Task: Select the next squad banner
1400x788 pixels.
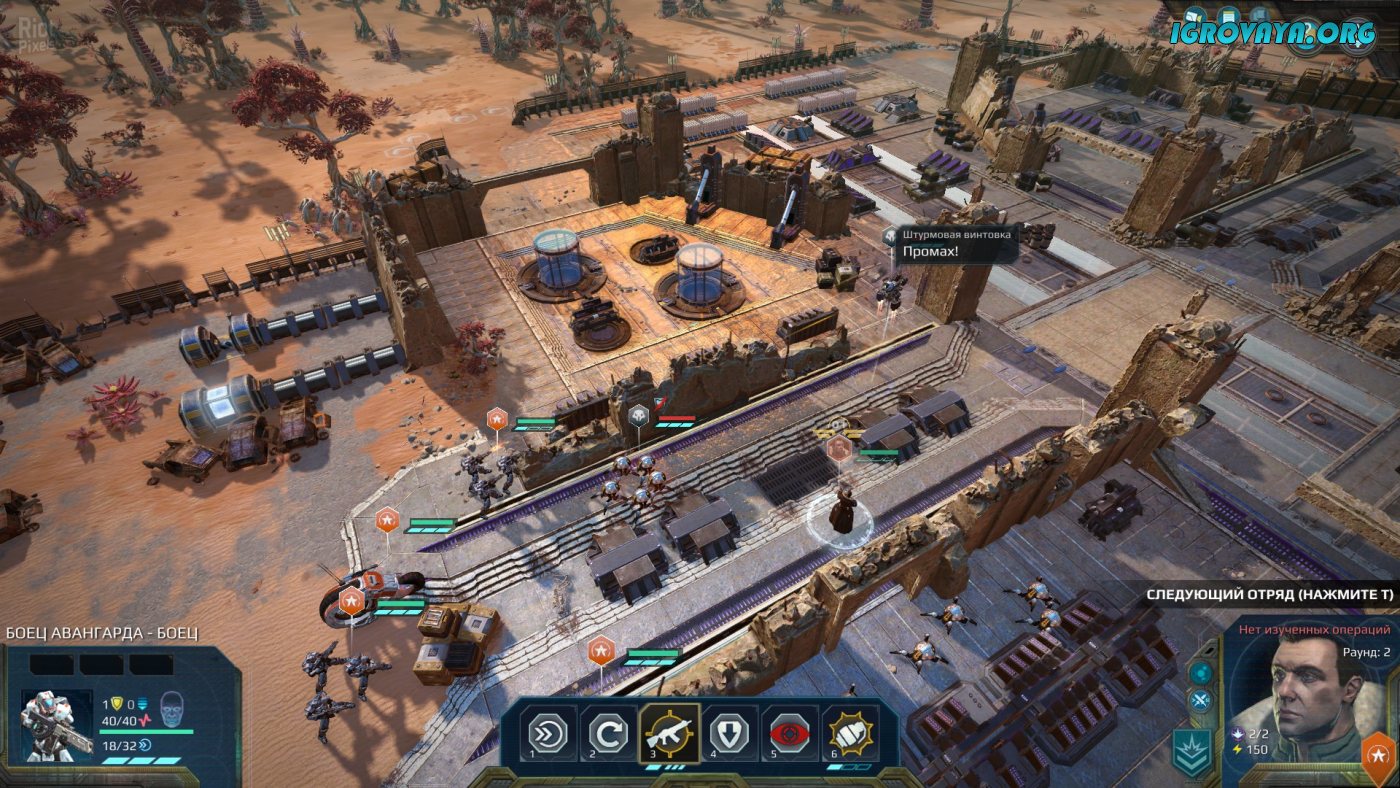Action: click(1270, 595)
